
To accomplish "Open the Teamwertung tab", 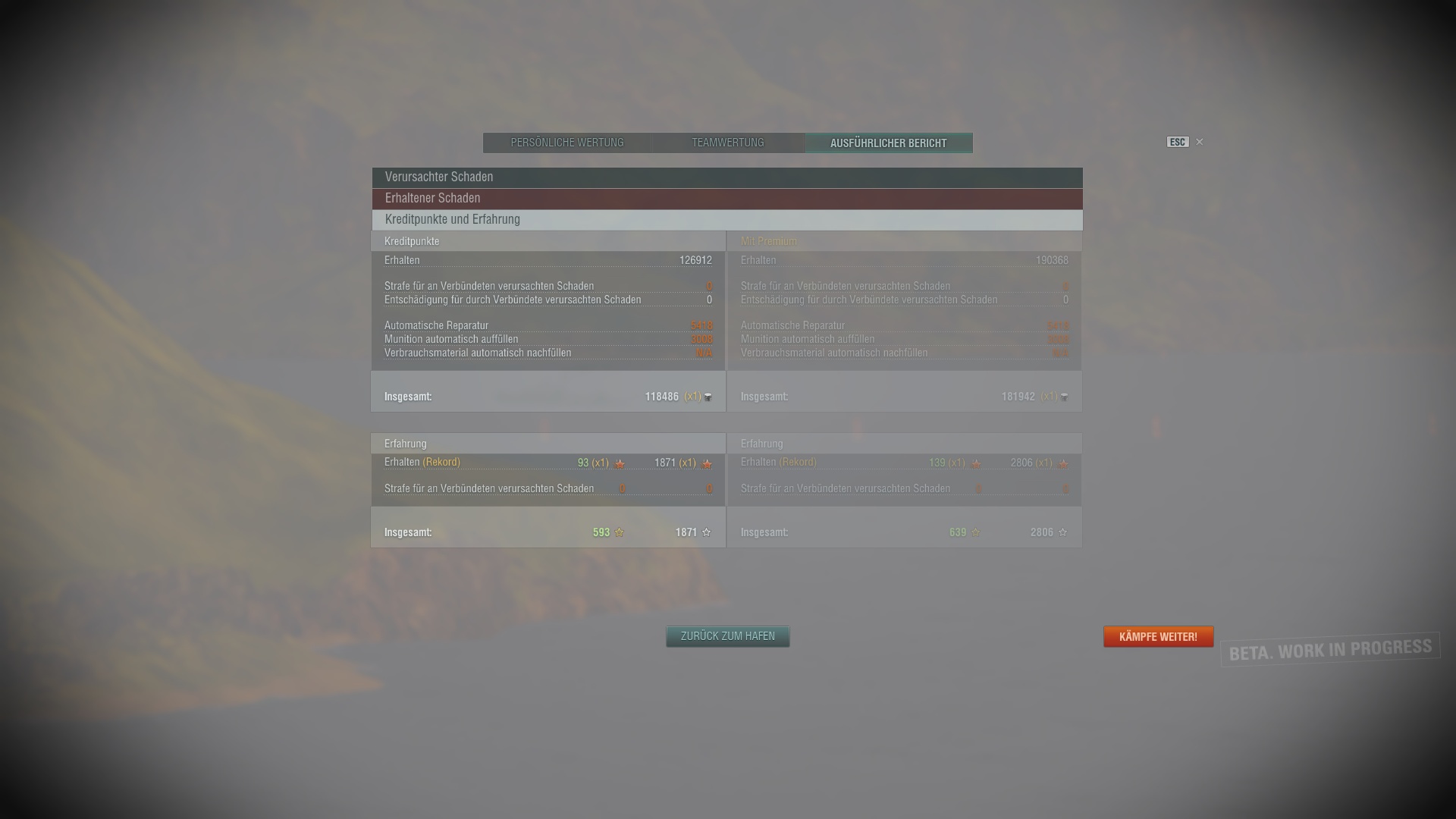I will coord(726,143).
